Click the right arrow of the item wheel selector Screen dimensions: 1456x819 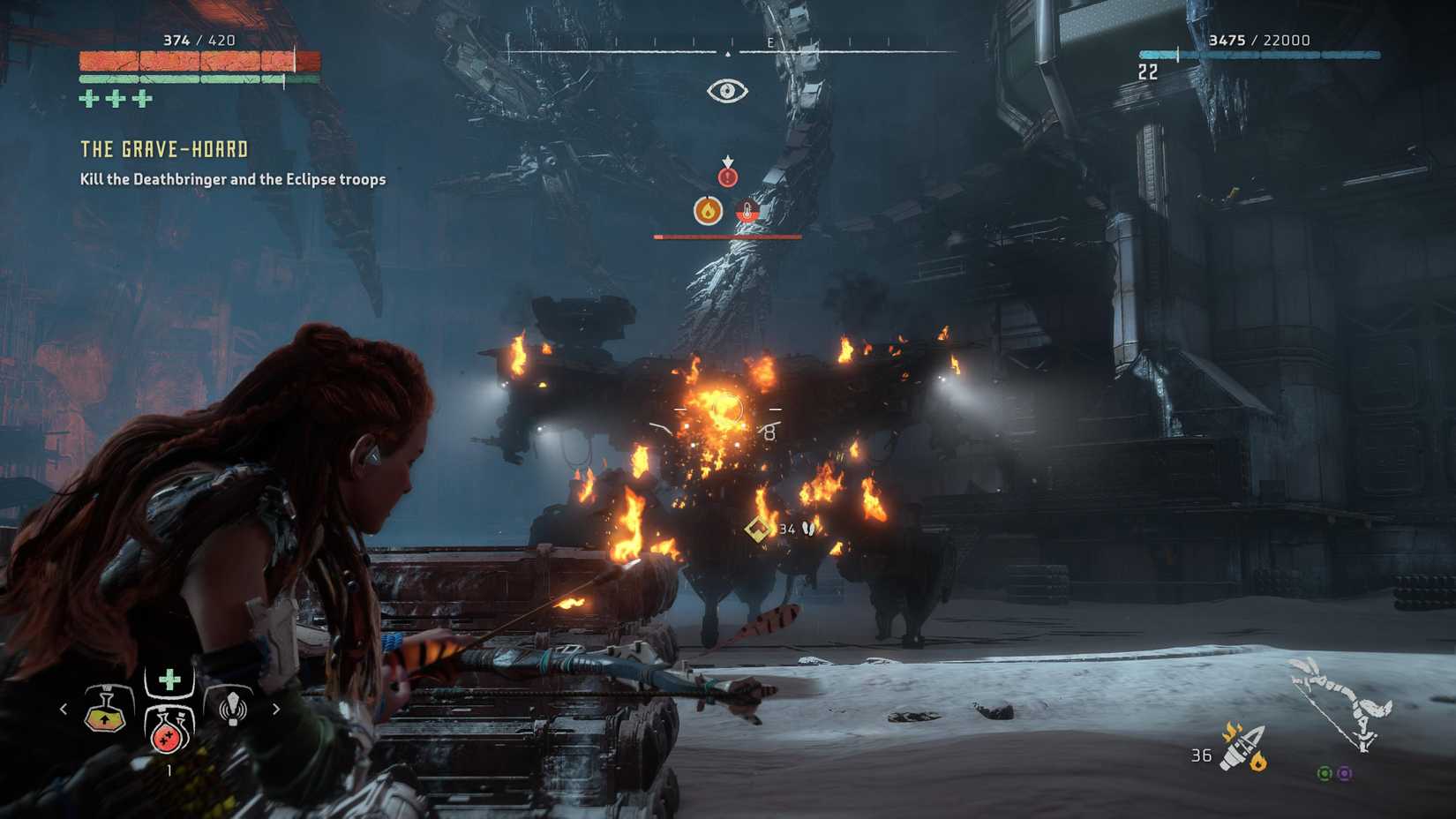(x=276, y=709)
